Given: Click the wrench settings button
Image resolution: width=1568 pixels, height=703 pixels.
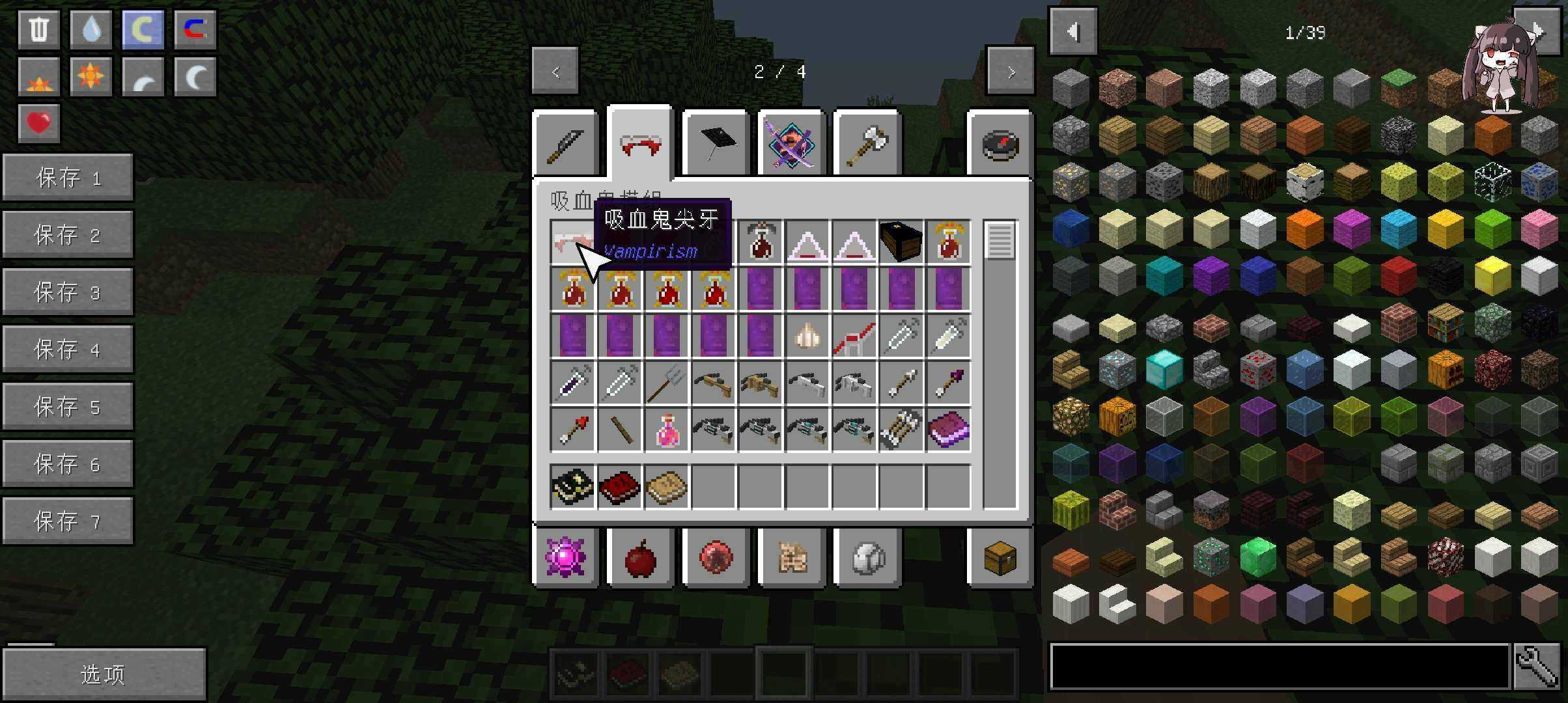Looking at the screenshot, I should pos(1537,666).
